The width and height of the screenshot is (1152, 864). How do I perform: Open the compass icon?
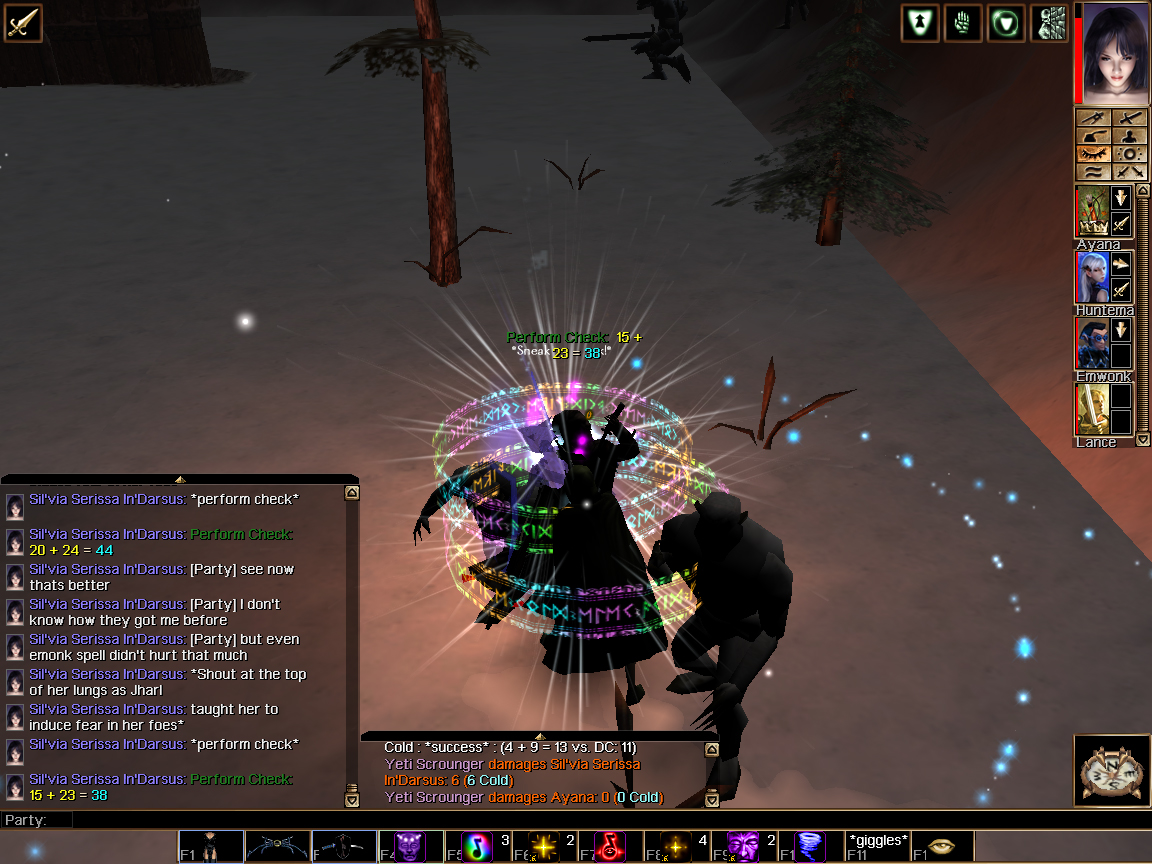[1110, 771]
